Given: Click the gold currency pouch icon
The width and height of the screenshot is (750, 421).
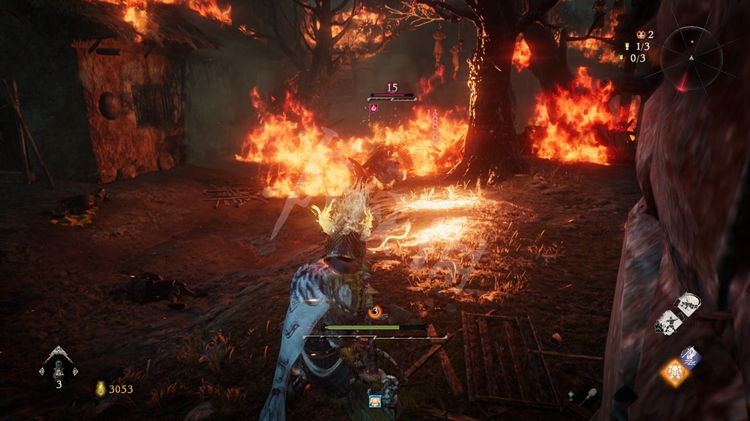Looking at the screenshot, I should [100, 389].
